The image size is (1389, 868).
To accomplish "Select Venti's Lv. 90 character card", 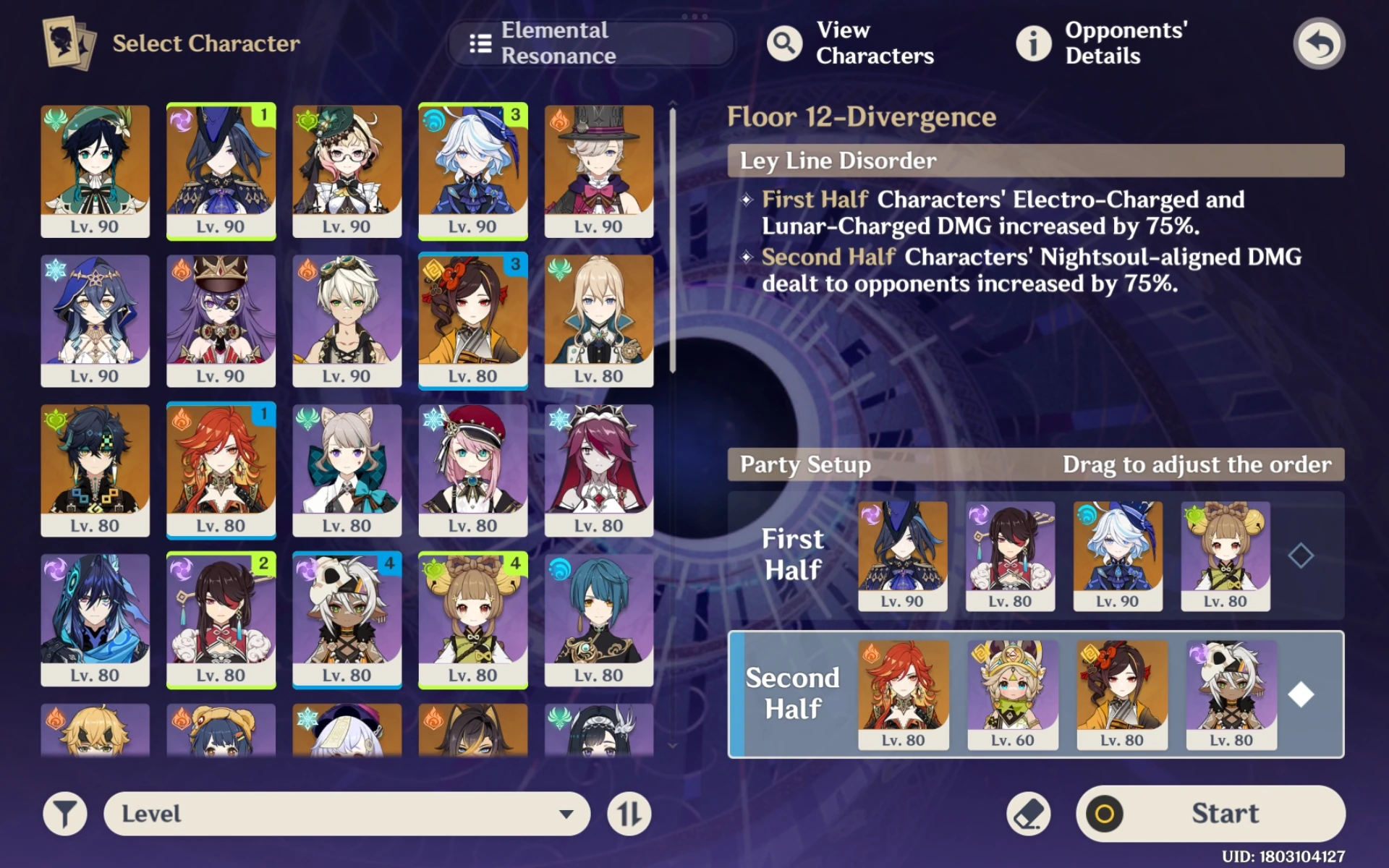I will tap(95, 170).
